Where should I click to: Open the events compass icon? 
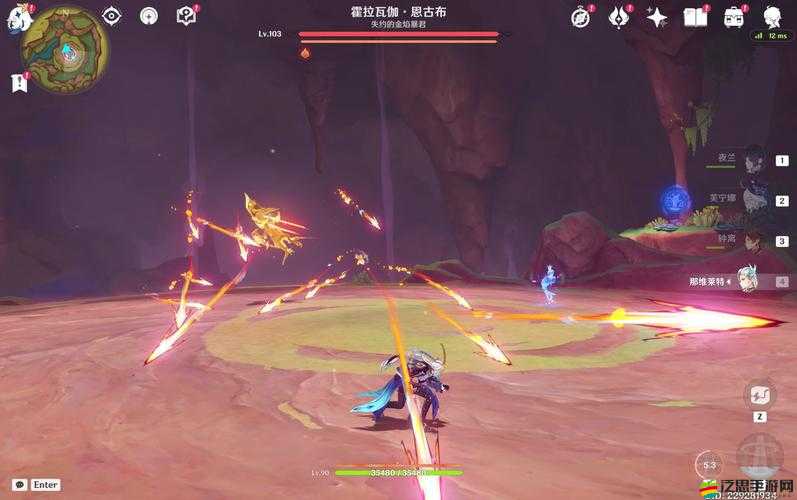[x=581, y=16]
